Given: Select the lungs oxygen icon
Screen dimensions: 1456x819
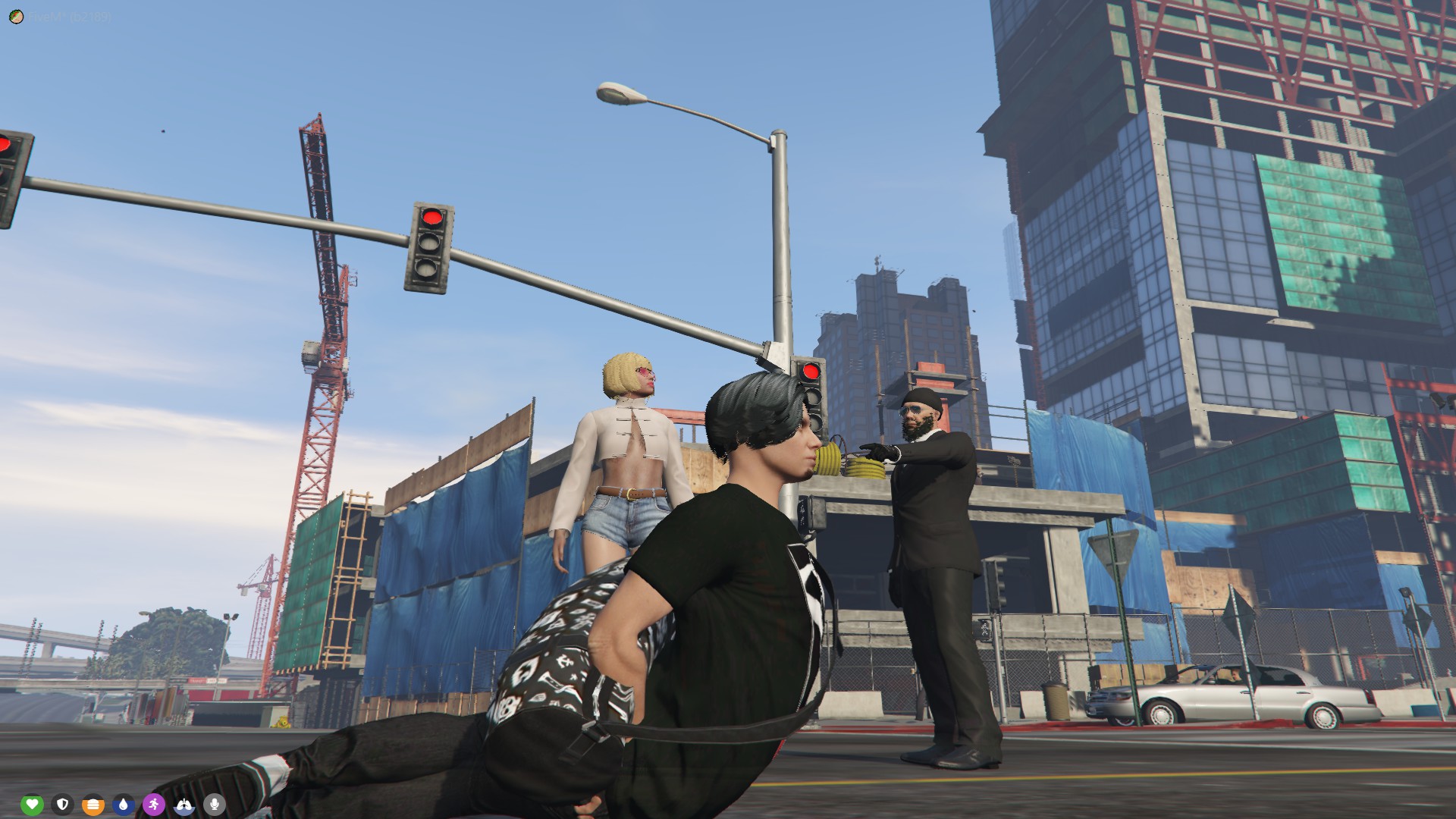Looking at the screenshot, I should (185, 804).
